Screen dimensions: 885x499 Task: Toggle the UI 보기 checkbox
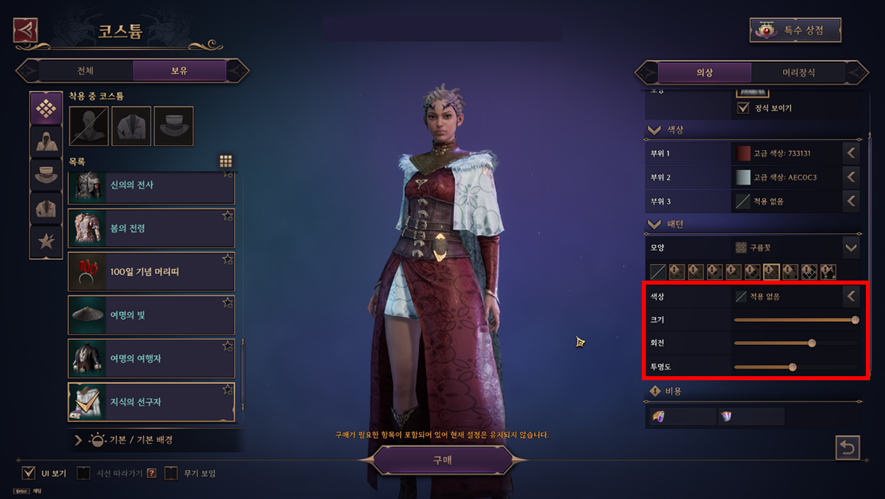(29, 472)
